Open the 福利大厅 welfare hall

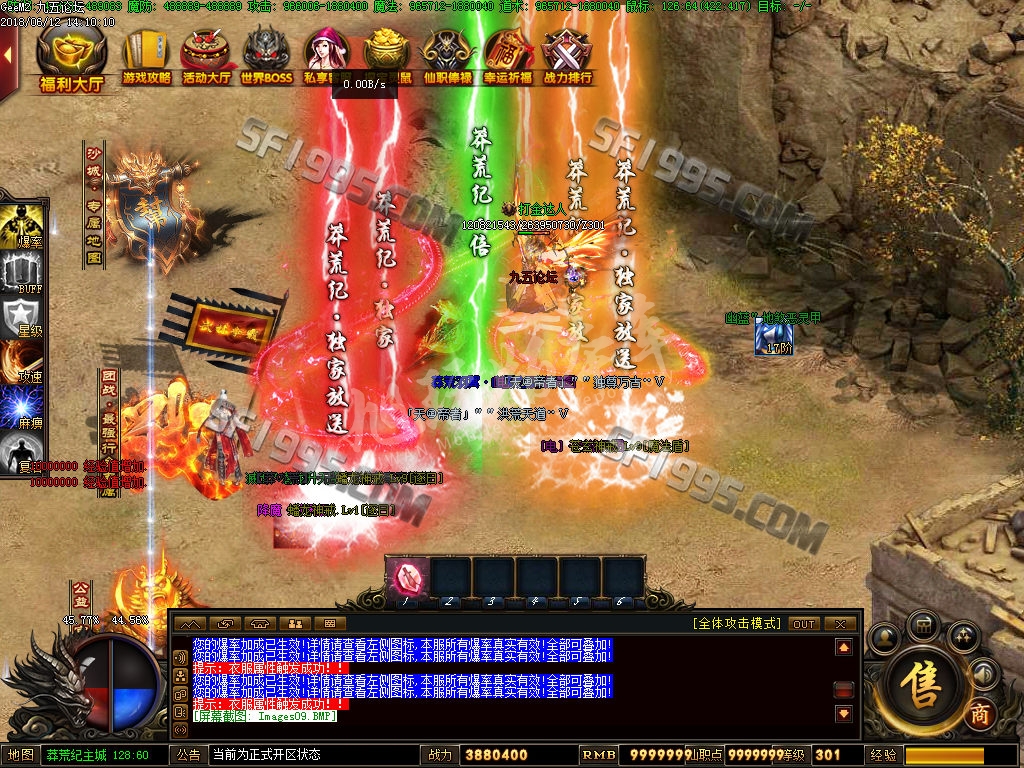(x=71, y=58)
